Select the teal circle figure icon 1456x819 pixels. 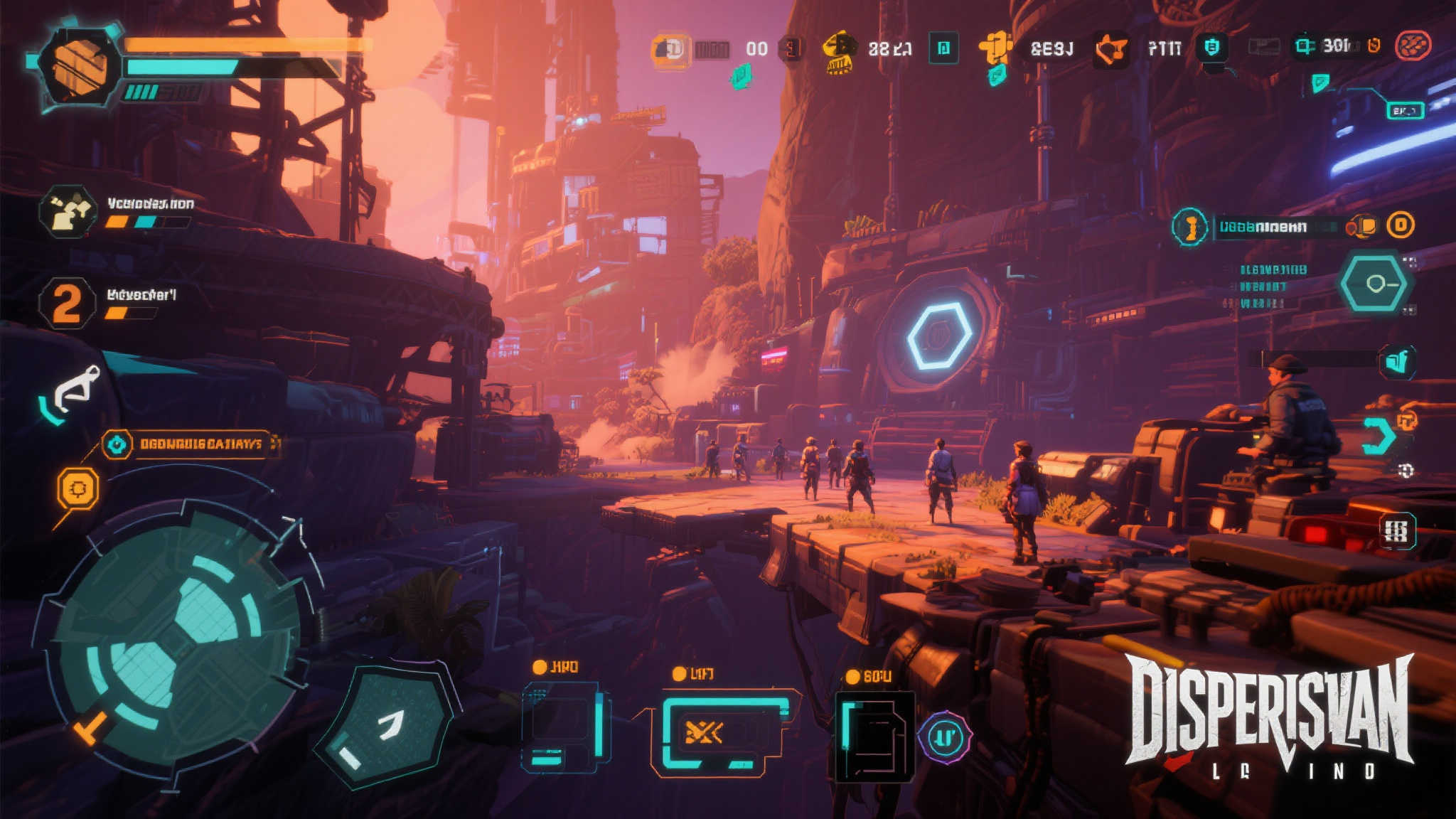1189,227
